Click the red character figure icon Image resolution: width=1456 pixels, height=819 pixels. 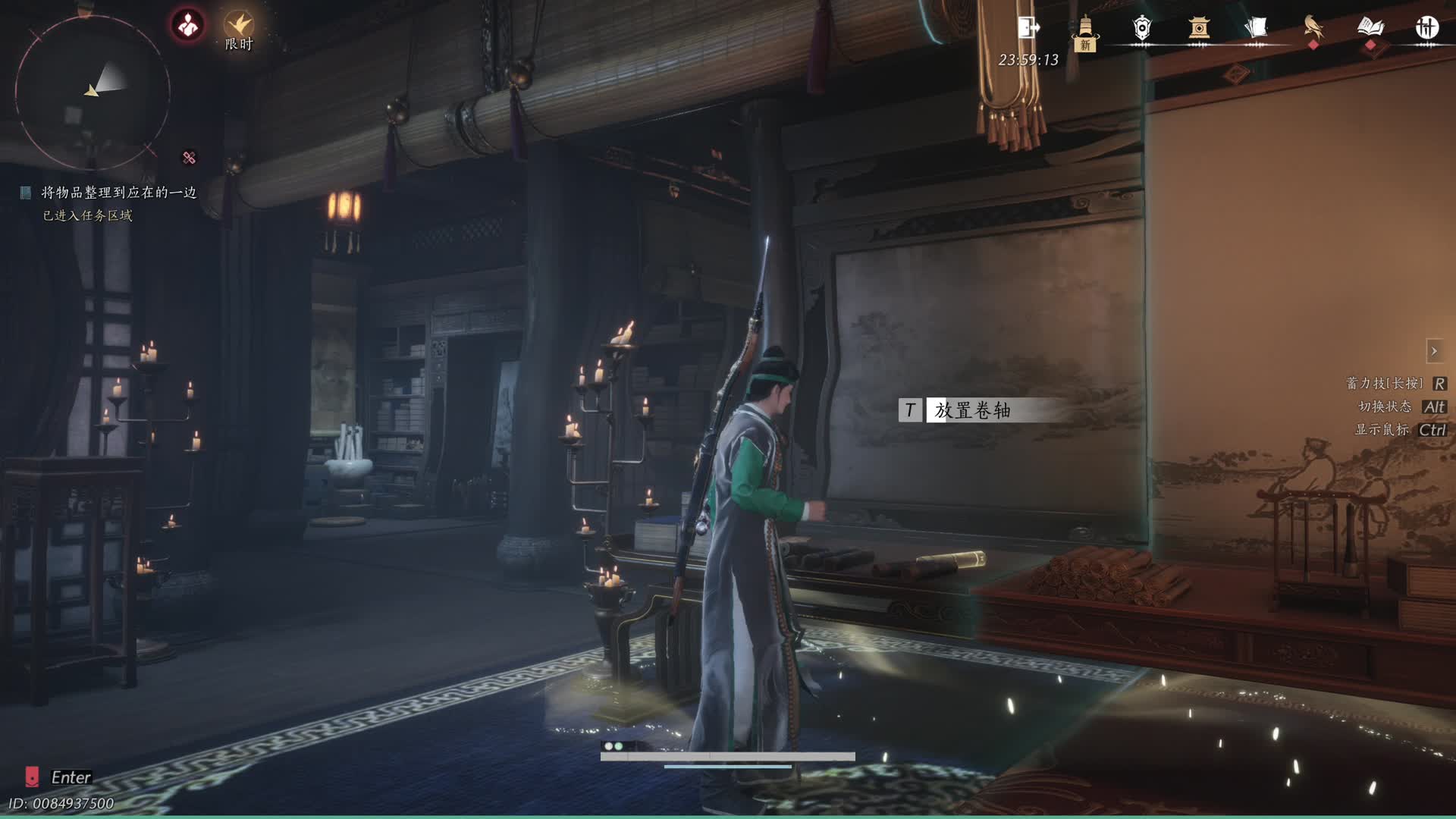click(x=188, y=26)
